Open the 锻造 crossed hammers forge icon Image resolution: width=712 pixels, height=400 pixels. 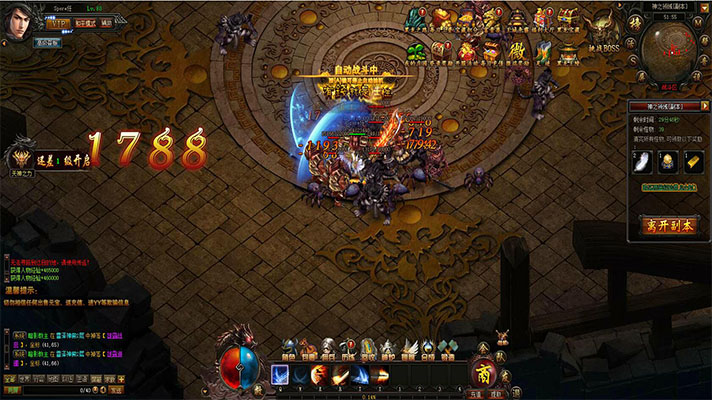(447, 348)
